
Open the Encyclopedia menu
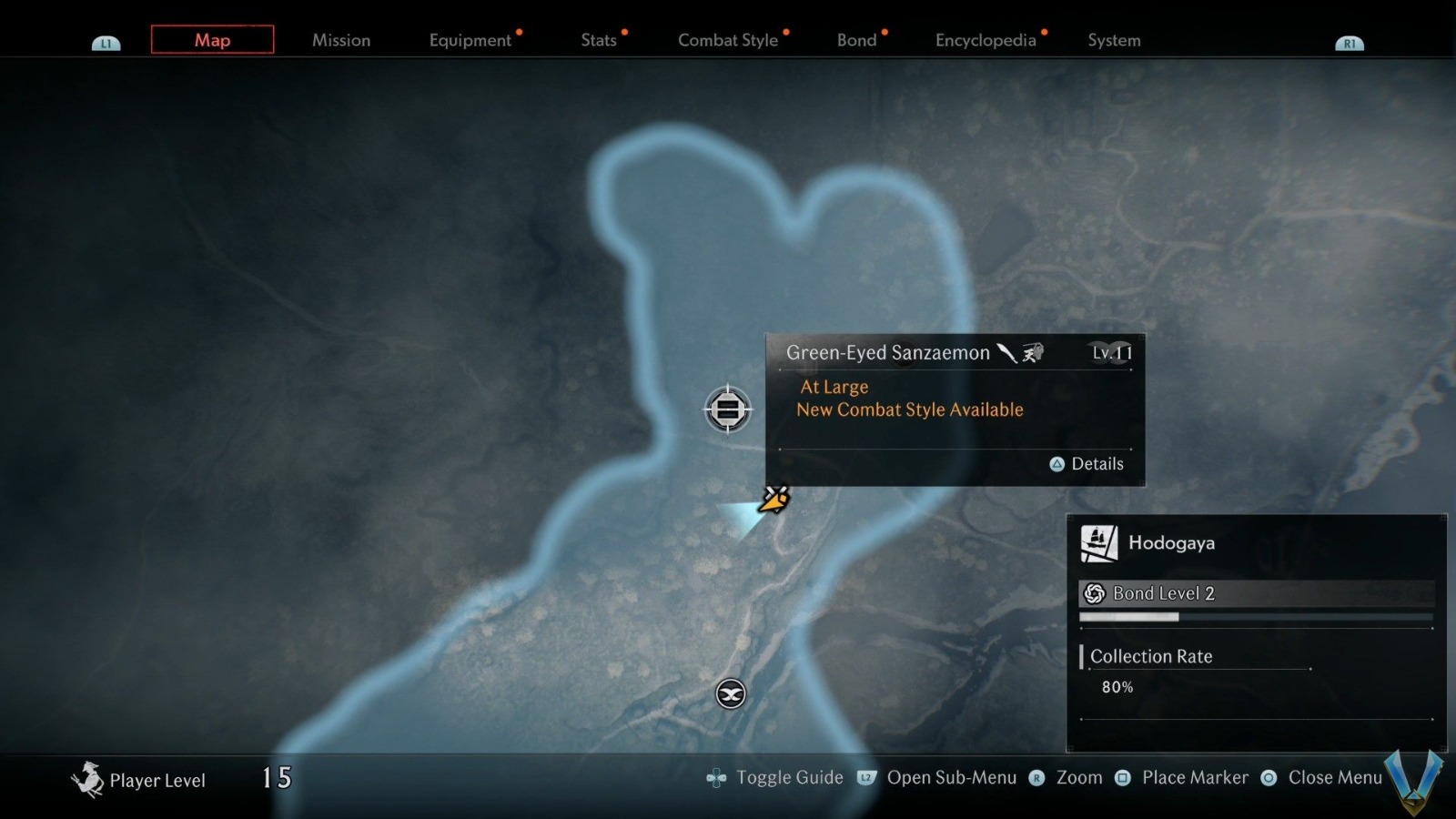click(x=986, y=40)
